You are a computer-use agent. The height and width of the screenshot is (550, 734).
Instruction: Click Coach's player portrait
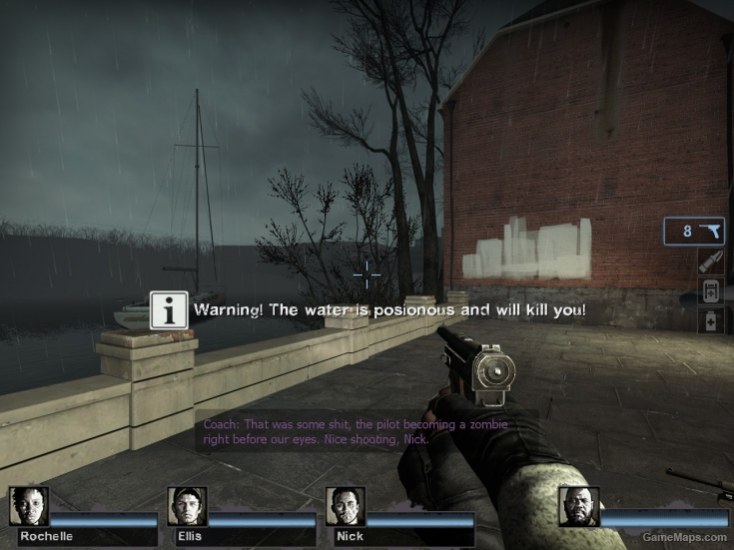click(x=578, y=508)
